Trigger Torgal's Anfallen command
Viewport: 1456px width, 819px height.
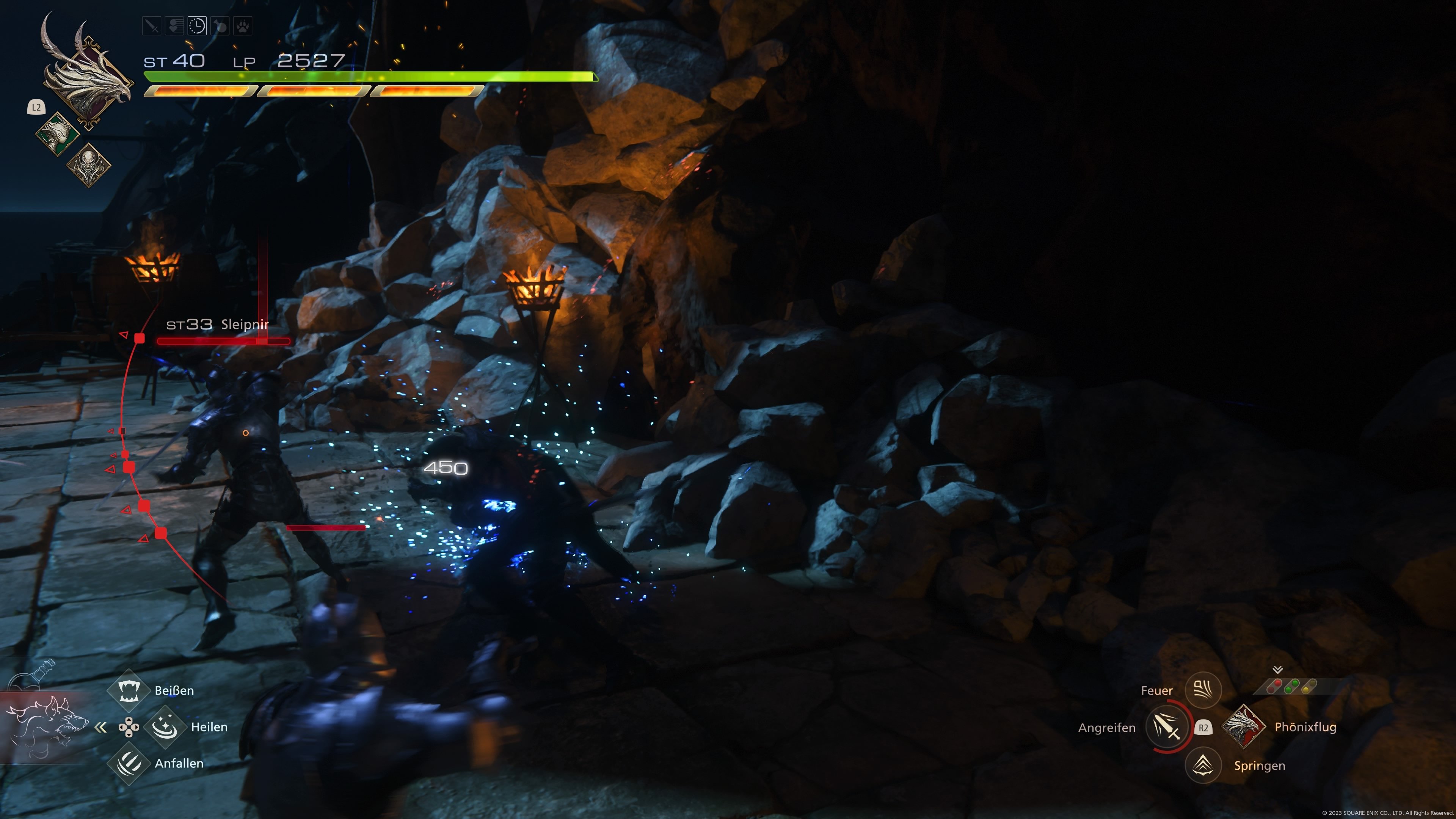click(128, 763)
